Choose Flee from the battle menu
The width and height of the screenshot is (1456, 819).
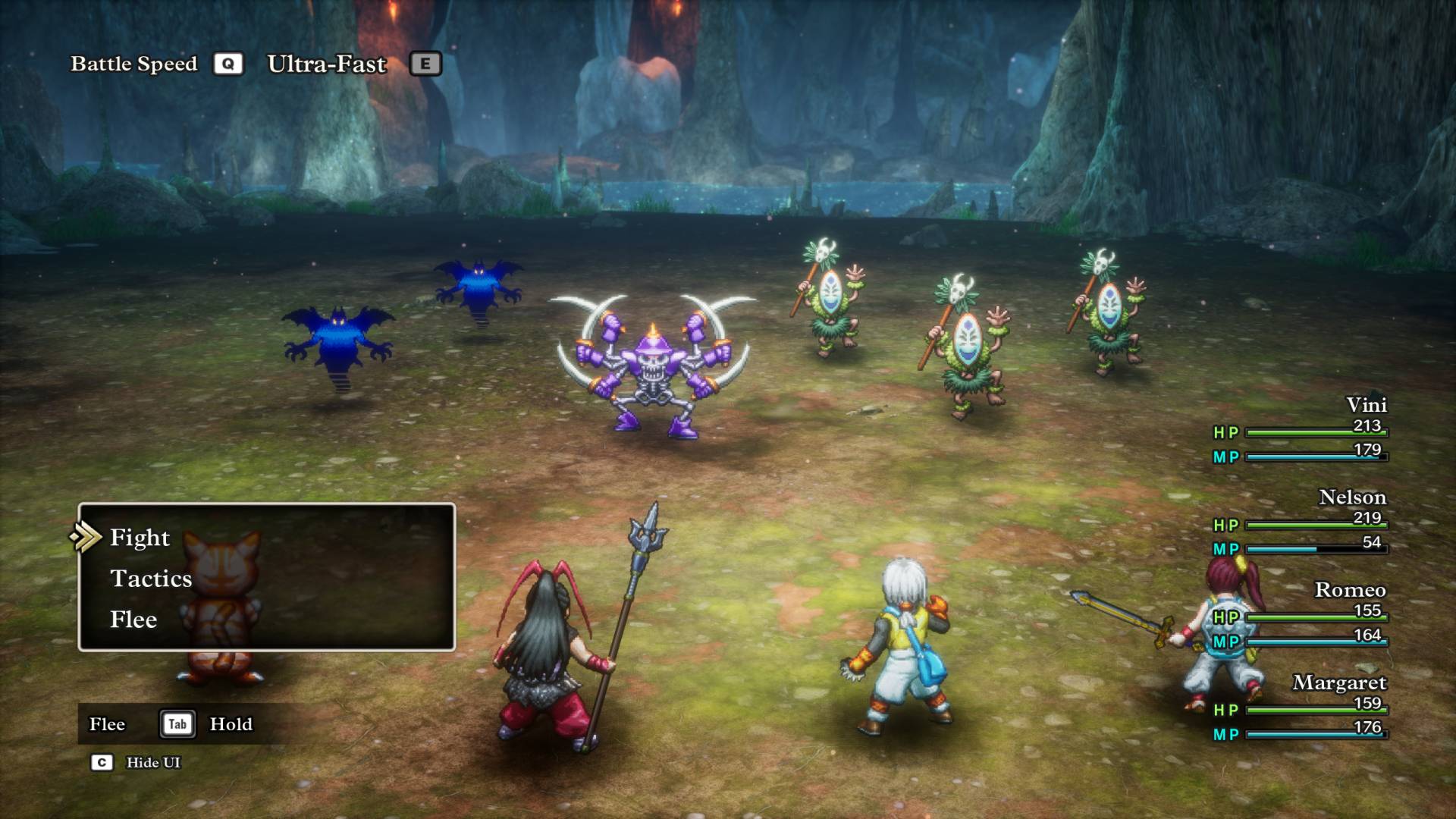[133, 620]
